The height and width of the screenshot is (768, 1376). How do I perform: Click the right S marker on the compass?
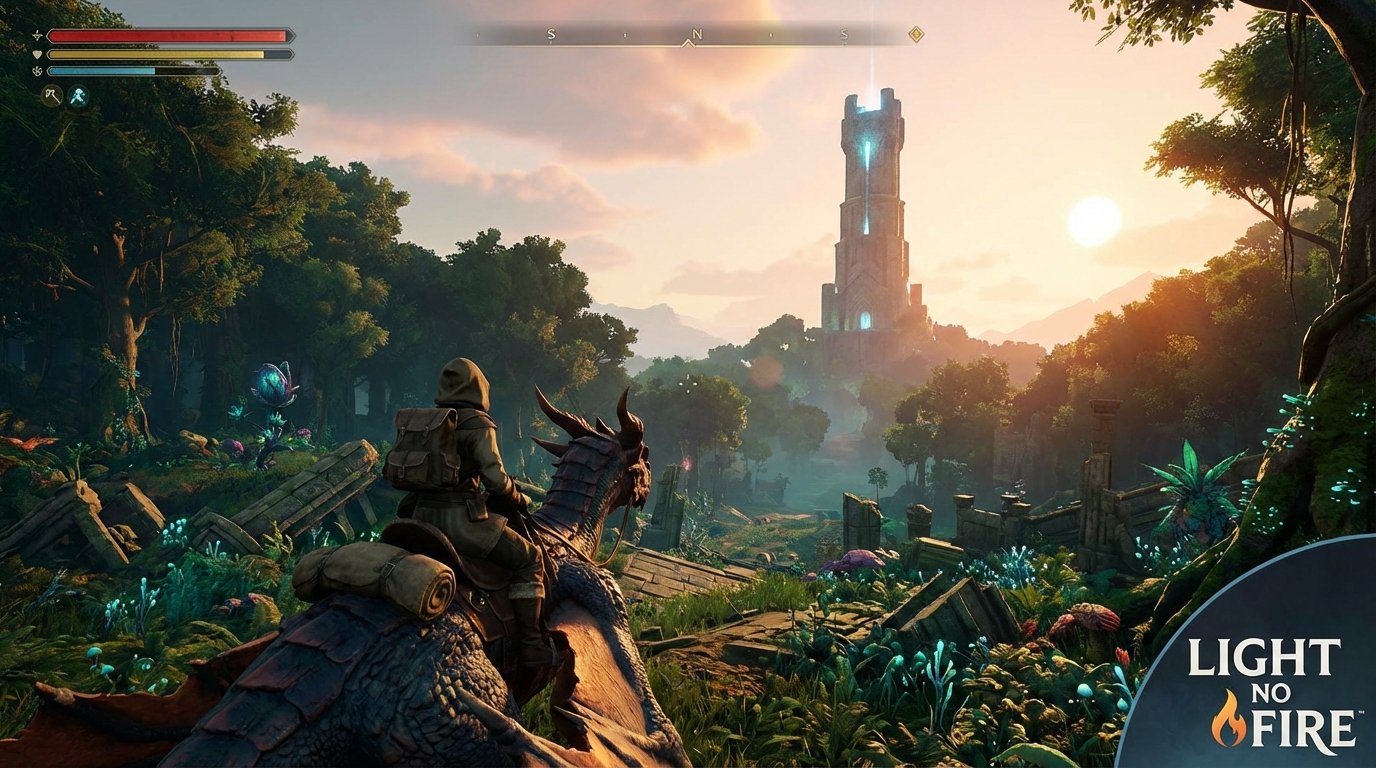[x=844, y=34]
